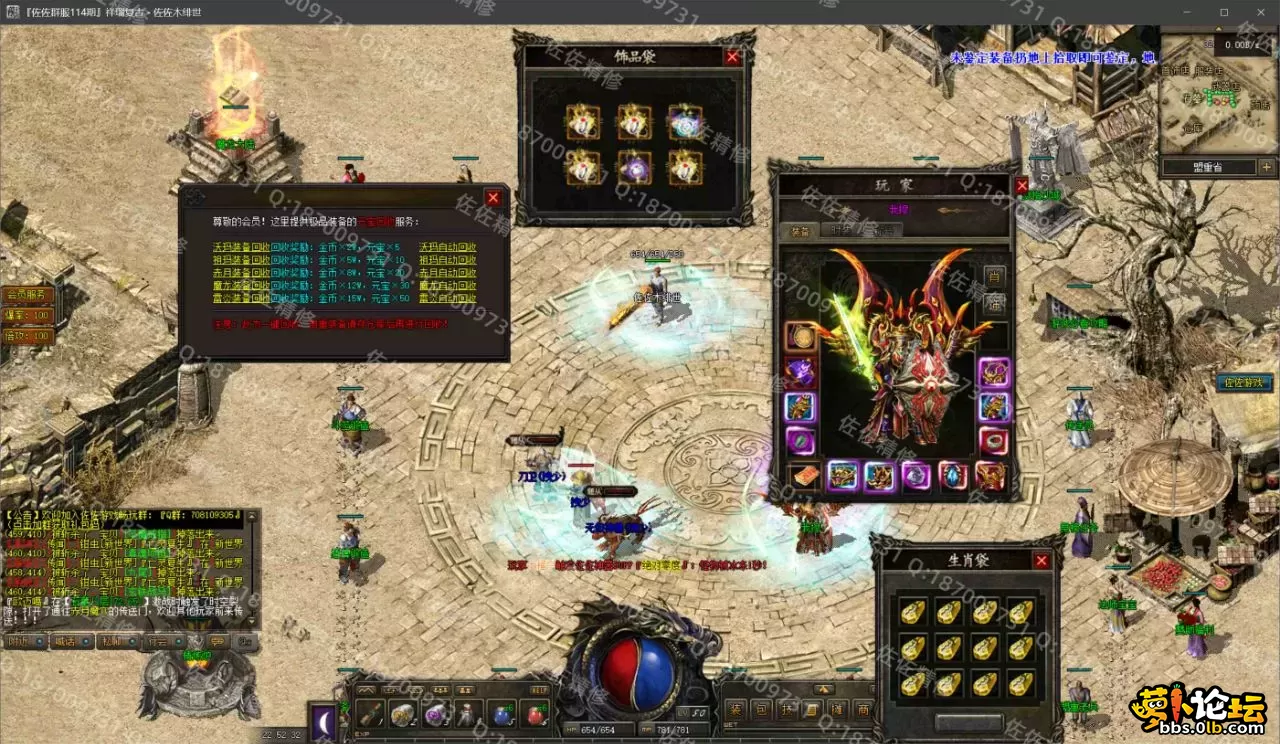Select the crescent moon skill icon

point(324,721)
